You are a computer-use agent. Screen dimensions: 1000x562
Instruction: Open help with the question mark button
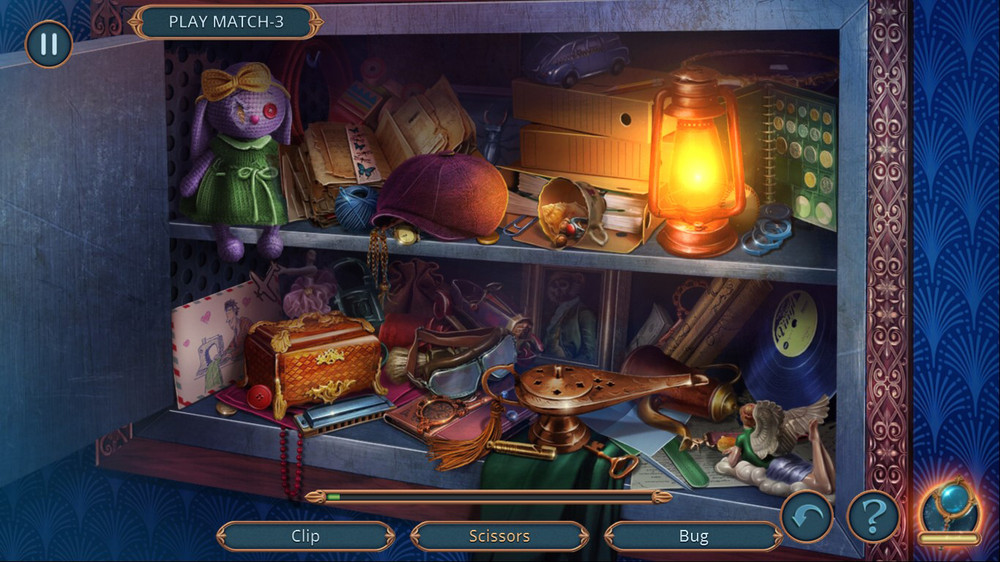click(873, 516)
